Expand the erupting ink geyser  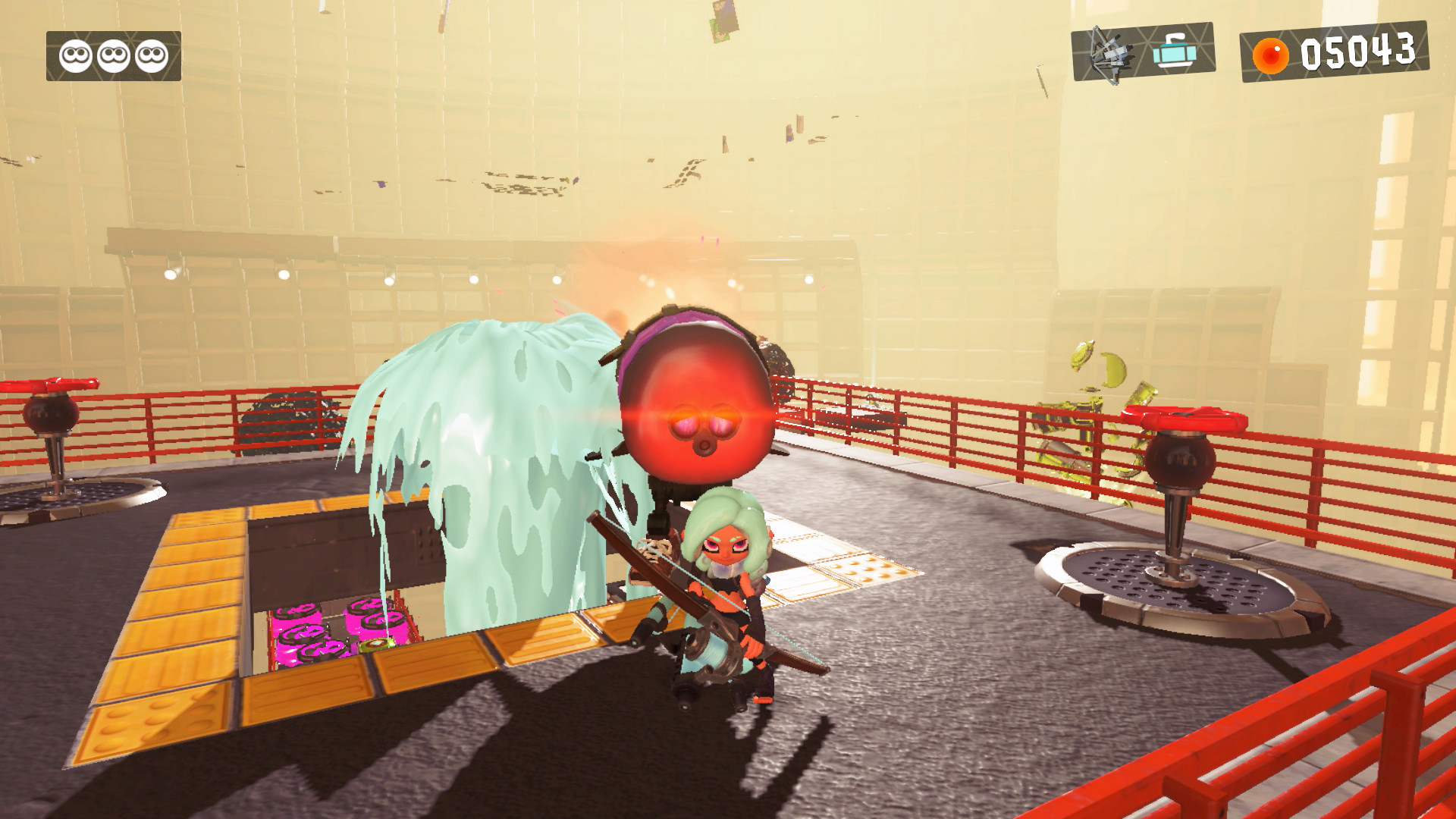493,470
